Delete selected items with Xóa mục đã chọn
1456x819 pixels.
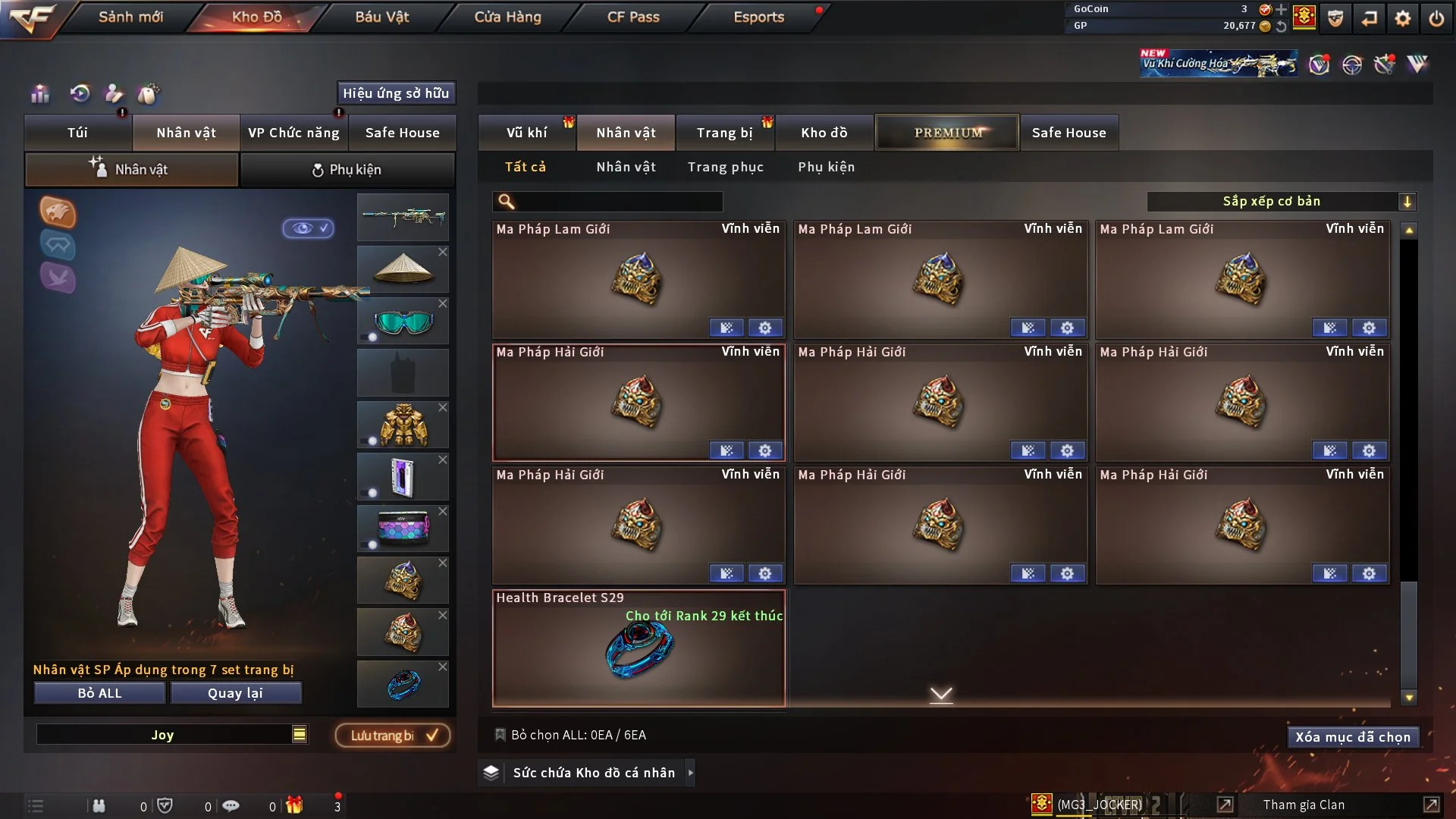[1352, 737]
